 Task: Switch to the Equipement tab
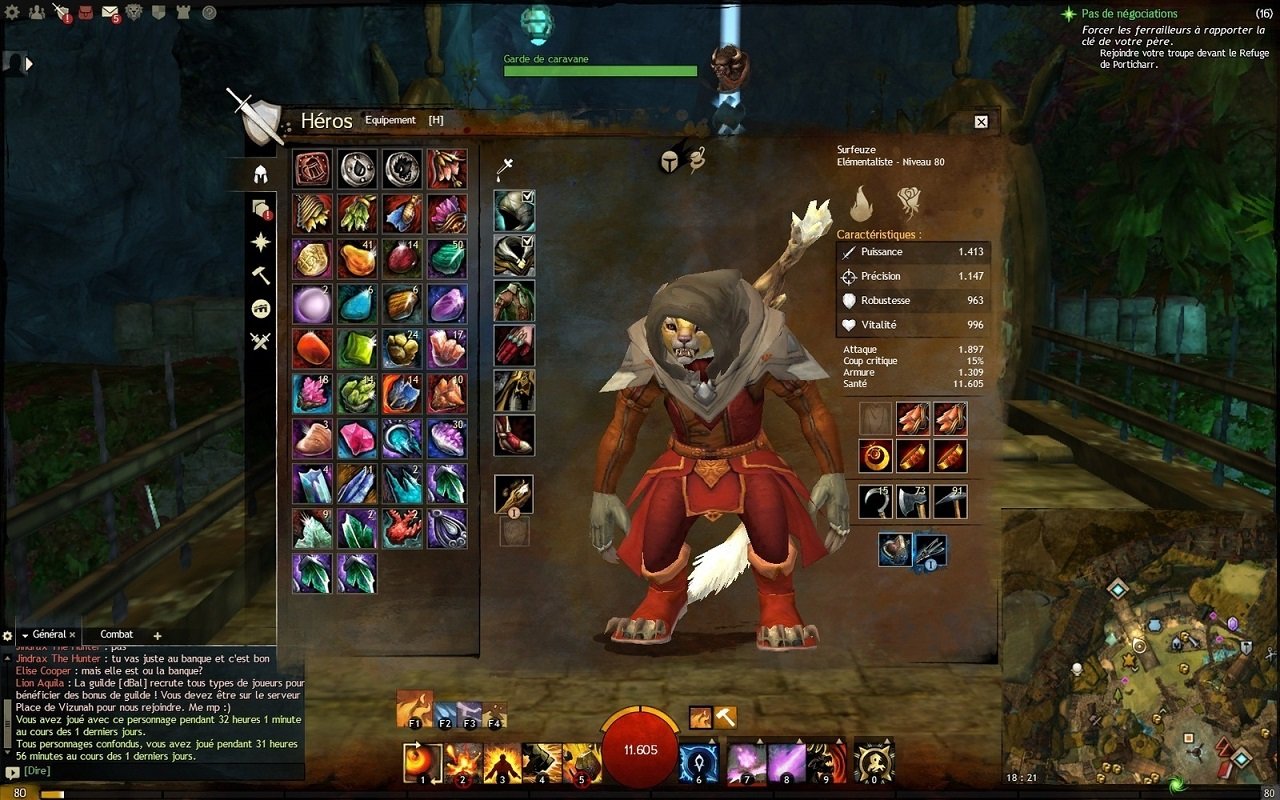(x=390, y=119)
